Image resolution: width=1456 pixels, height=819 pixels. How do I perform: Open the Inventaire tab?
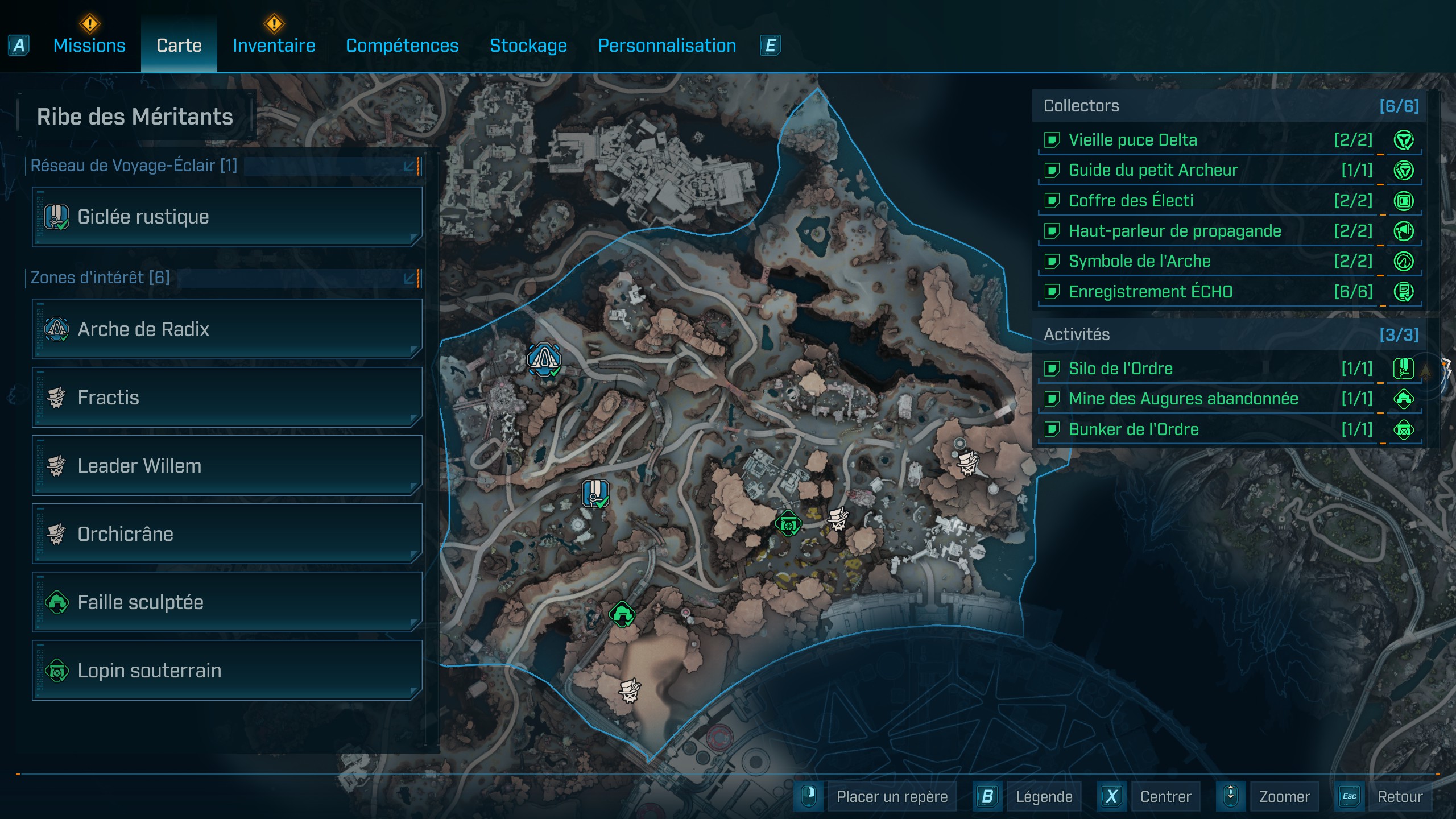coord(274,45)
